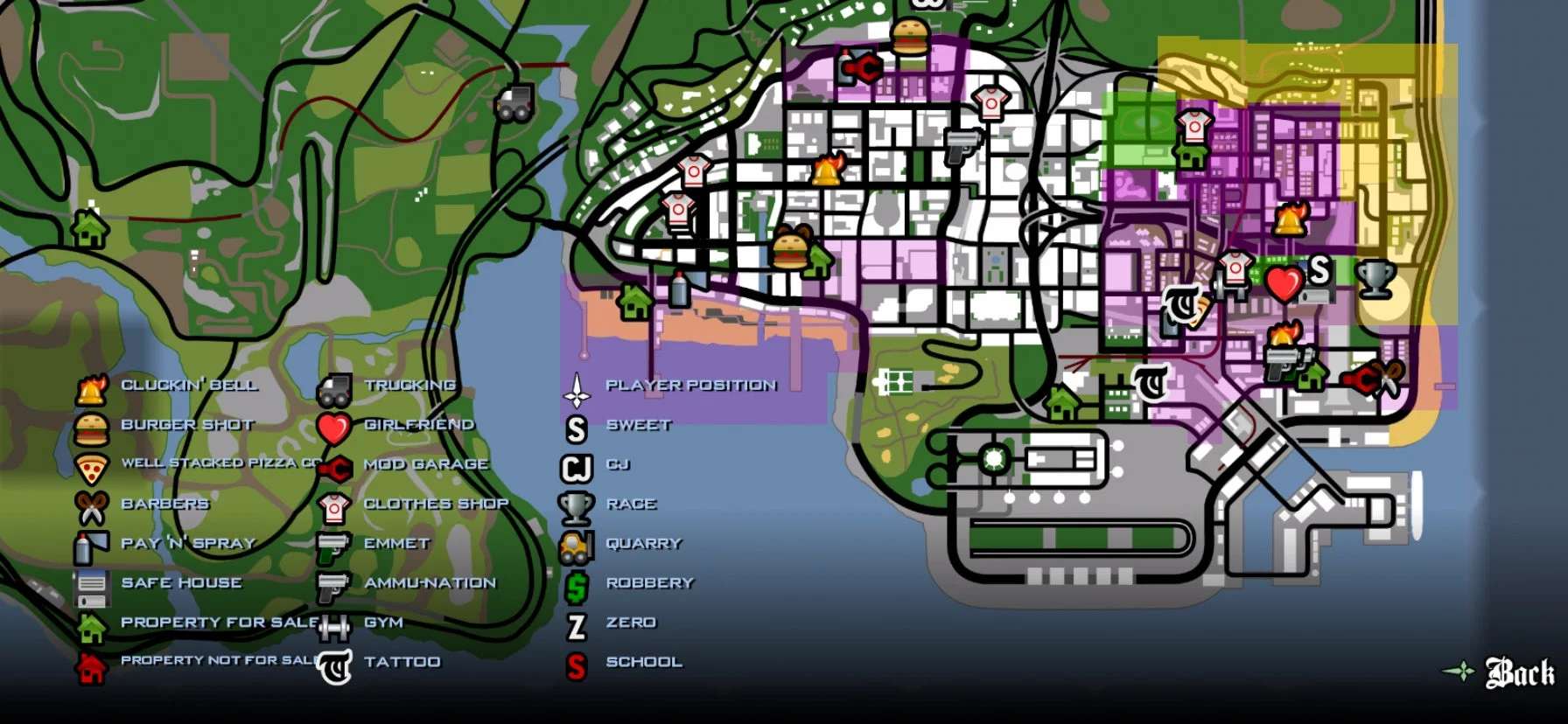Select the Pay 'n' Spray spray-can icon downtown
Image resolution: width=1568 pixels, height=724 pixels.
point(679,289)
